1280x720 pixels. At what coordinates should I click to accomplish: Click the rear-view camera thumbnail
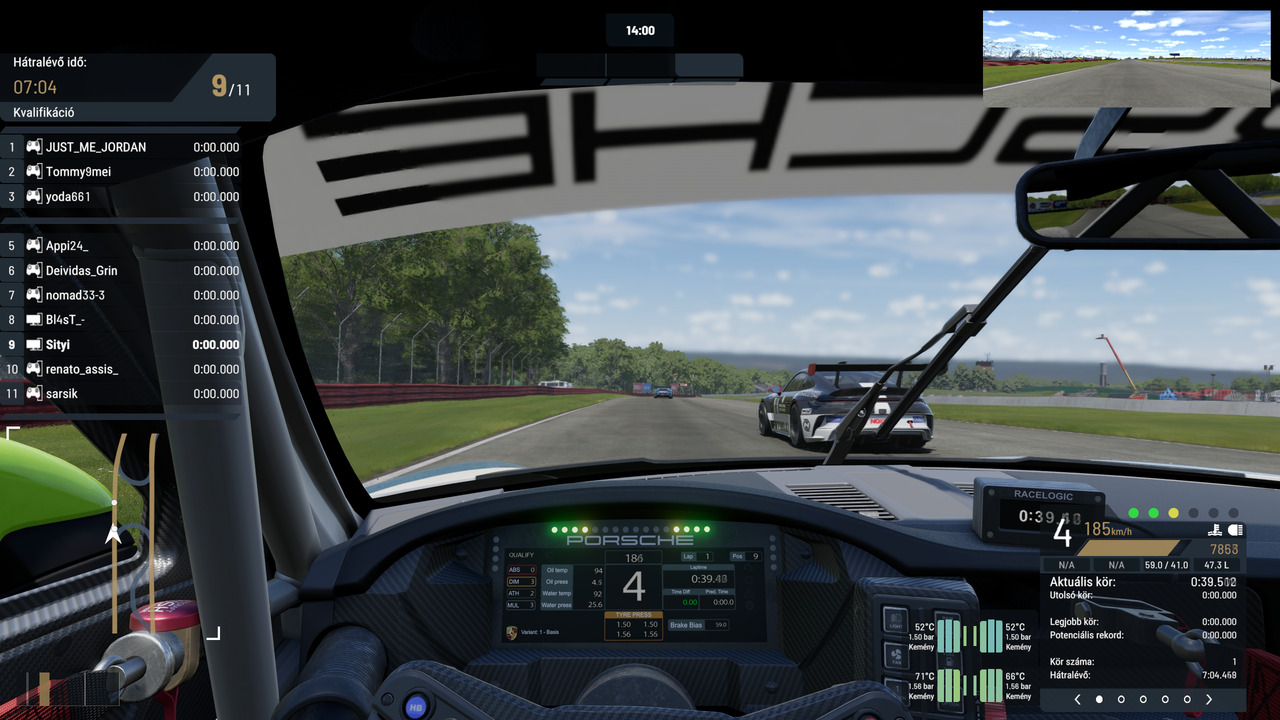[x=1126, y=59]
